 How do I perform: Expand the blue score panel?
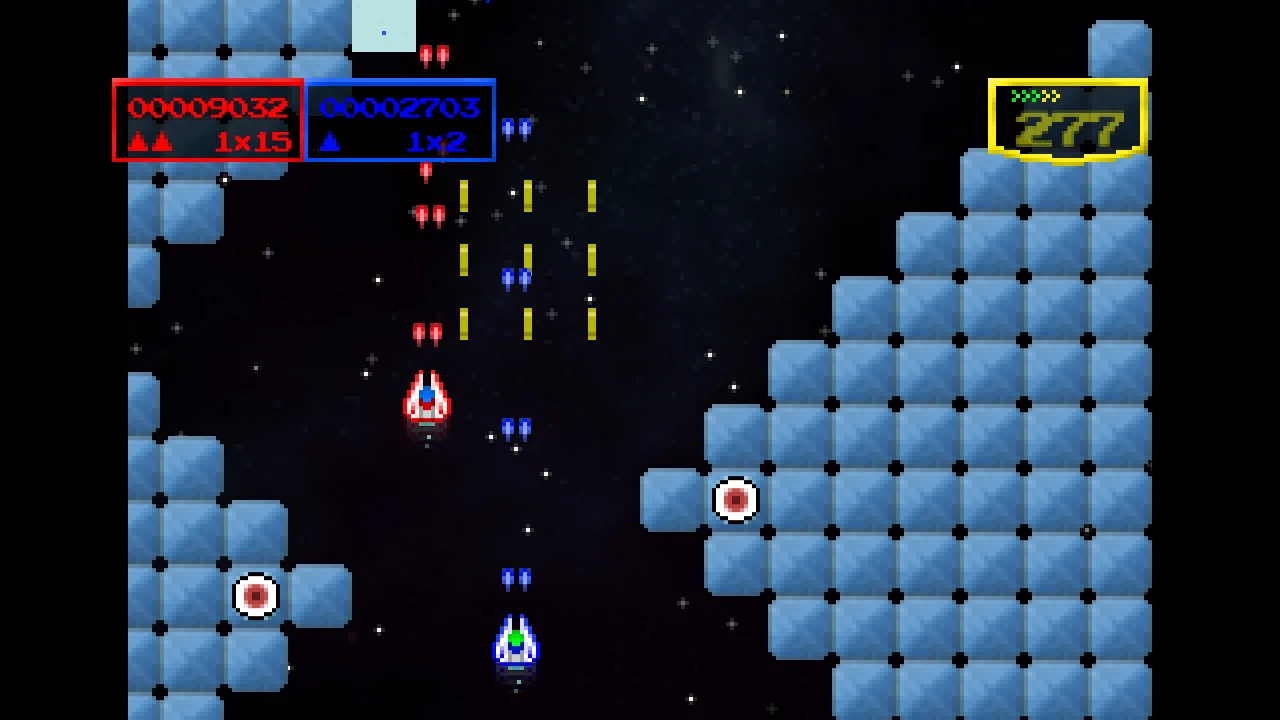tap(400, 119)
